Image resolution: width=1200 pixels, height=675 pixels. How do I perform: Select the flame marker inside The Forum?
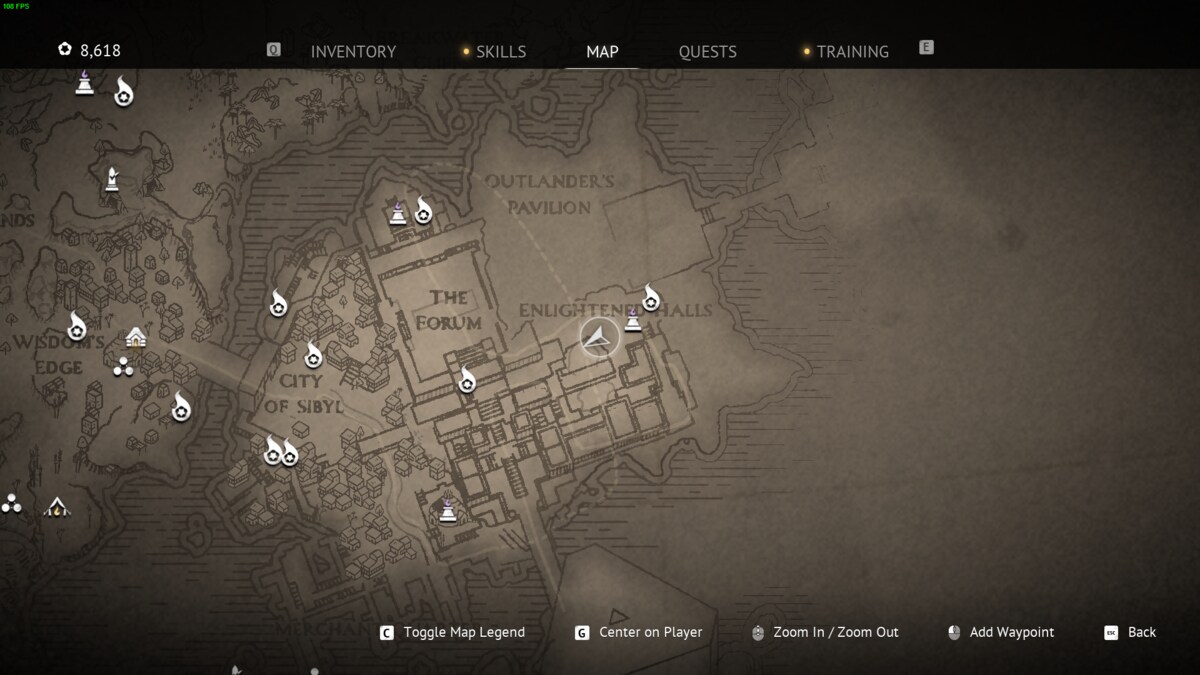pos(467,381)
